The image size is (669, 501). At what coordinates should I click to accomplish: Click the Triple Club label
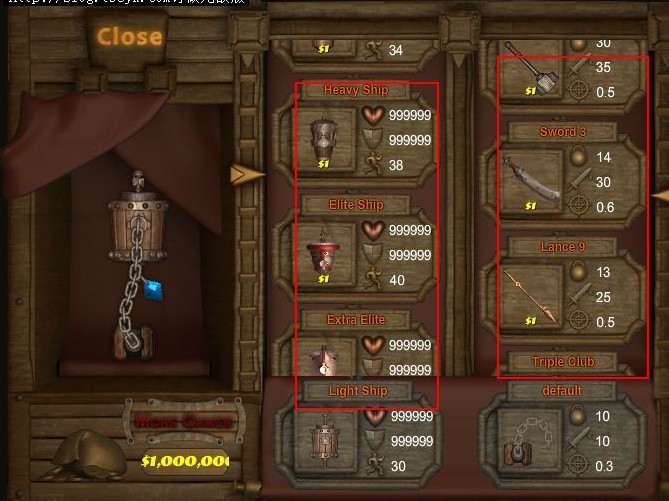[563, 362]
